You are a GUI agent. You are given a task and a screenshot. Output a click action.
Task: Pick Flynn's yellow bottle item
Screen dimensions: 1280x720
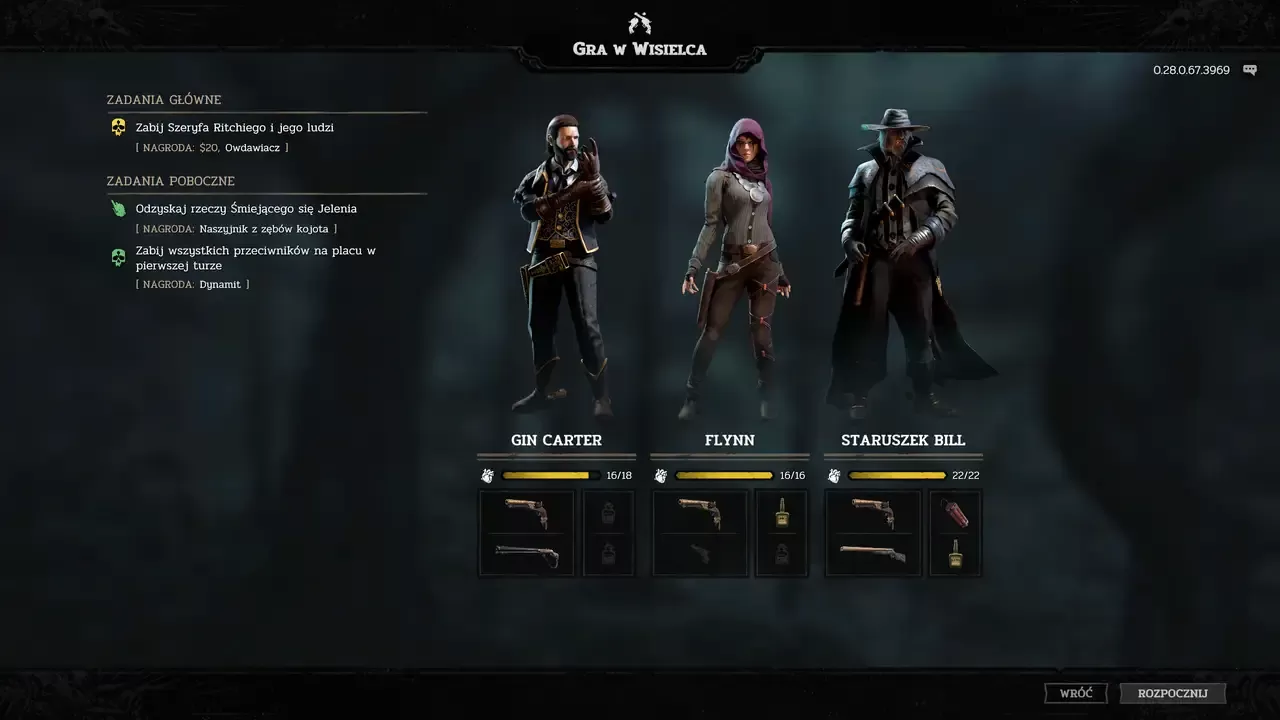pyautogui.click(x=781, y=512)
